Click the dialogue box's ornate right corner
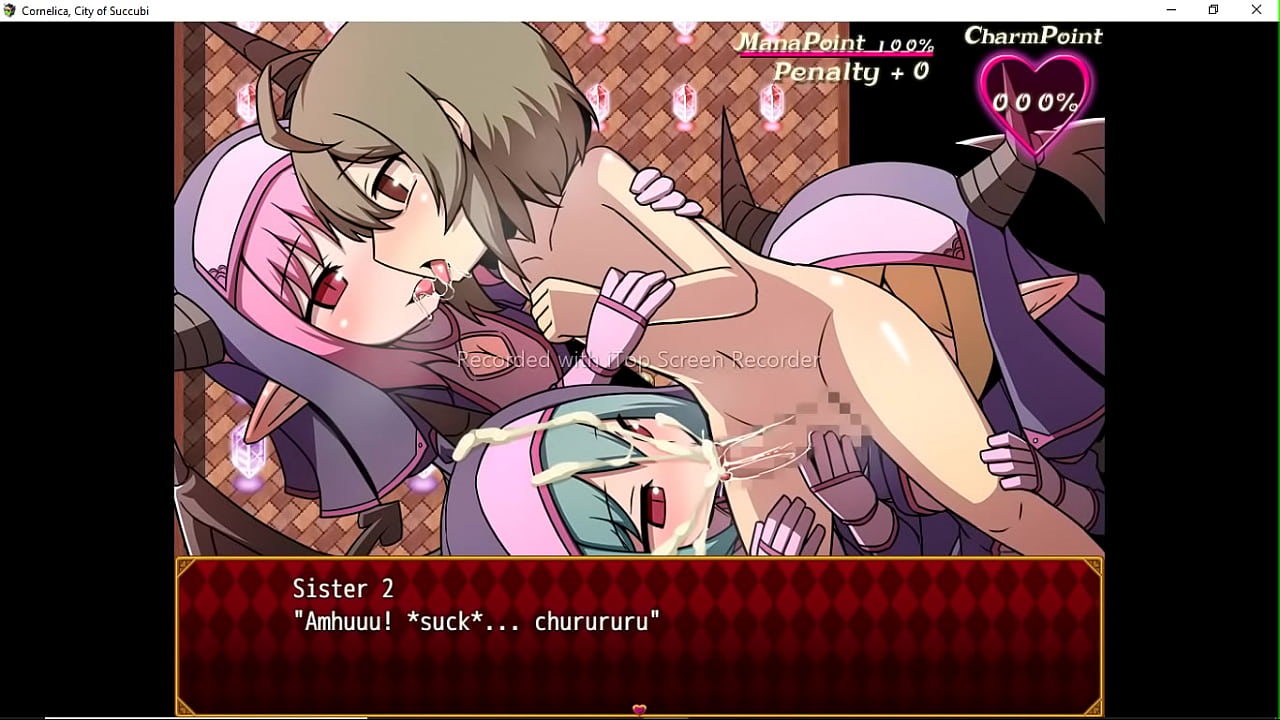This screenshot has width=1280, height=720. point(1095,567)
